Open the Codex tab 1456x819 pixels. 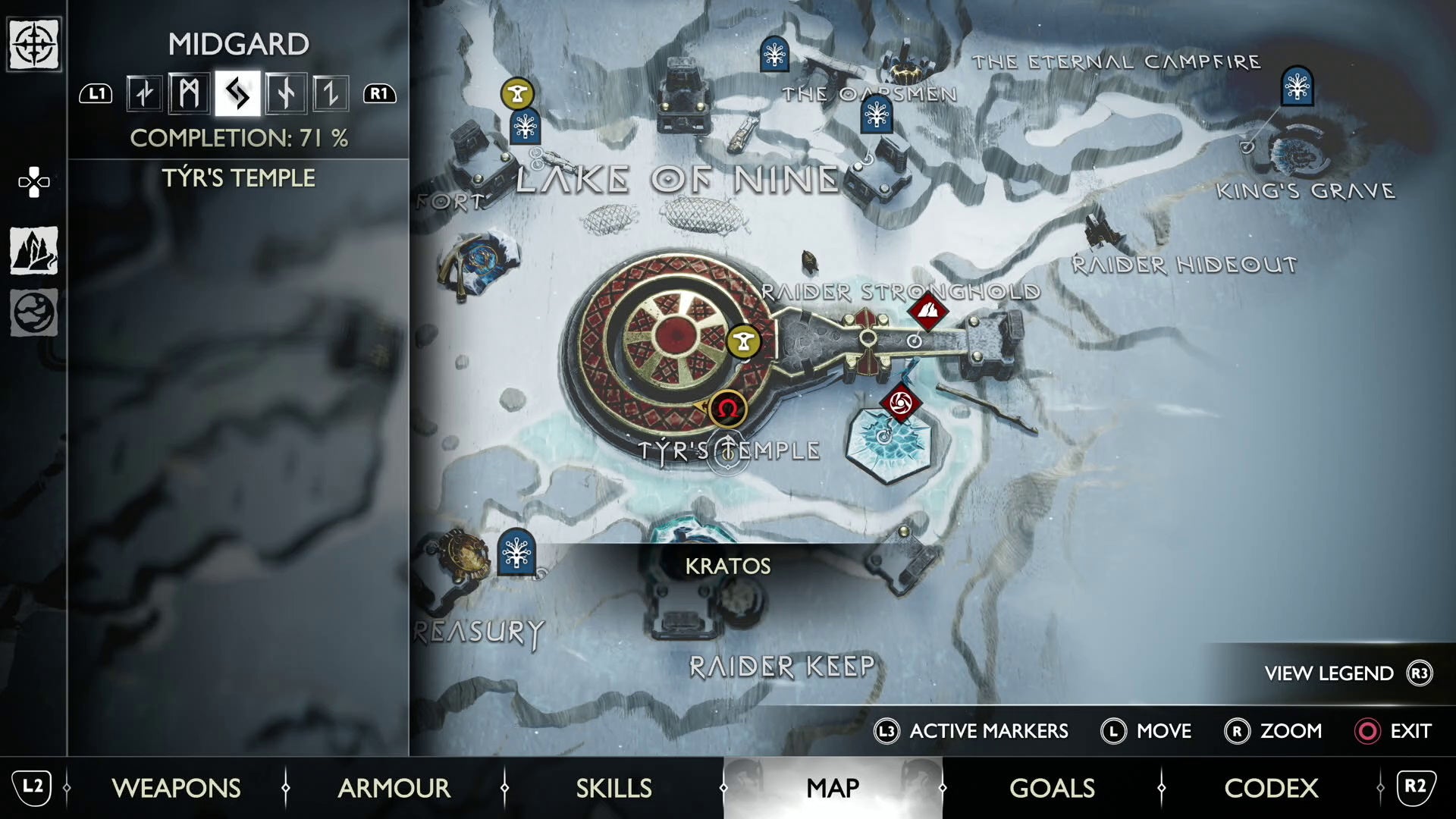click(1270, 788)
